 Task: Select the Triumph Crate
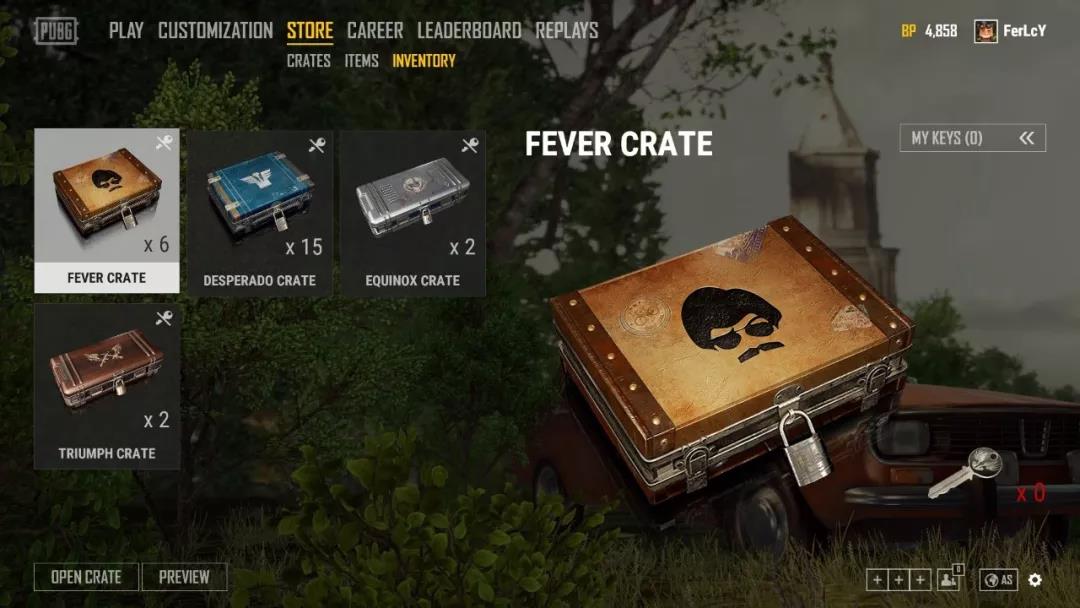(x=107, y=387)
